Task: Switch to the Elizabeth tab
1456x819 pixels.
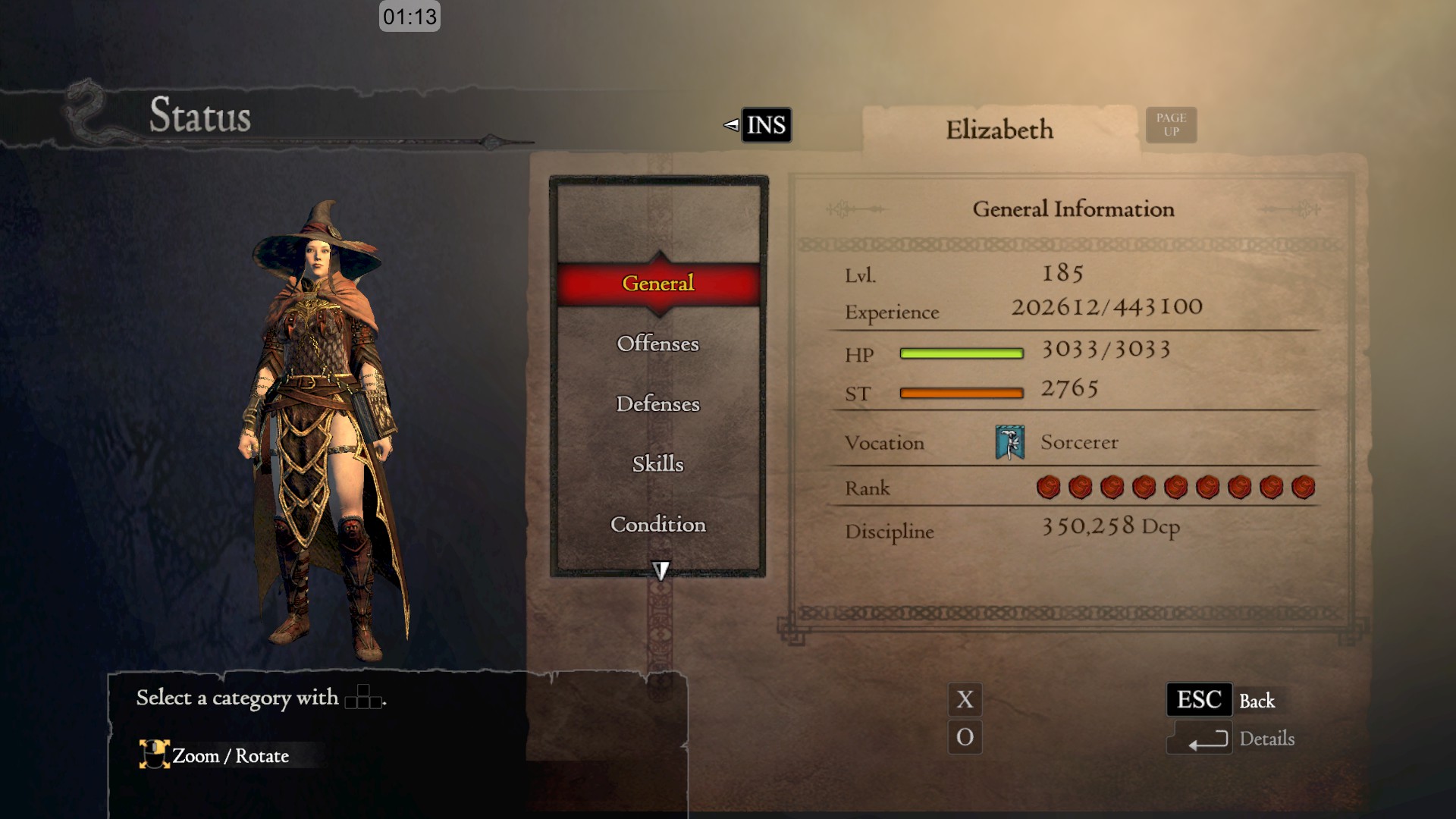Action: (x=999, y=129)
